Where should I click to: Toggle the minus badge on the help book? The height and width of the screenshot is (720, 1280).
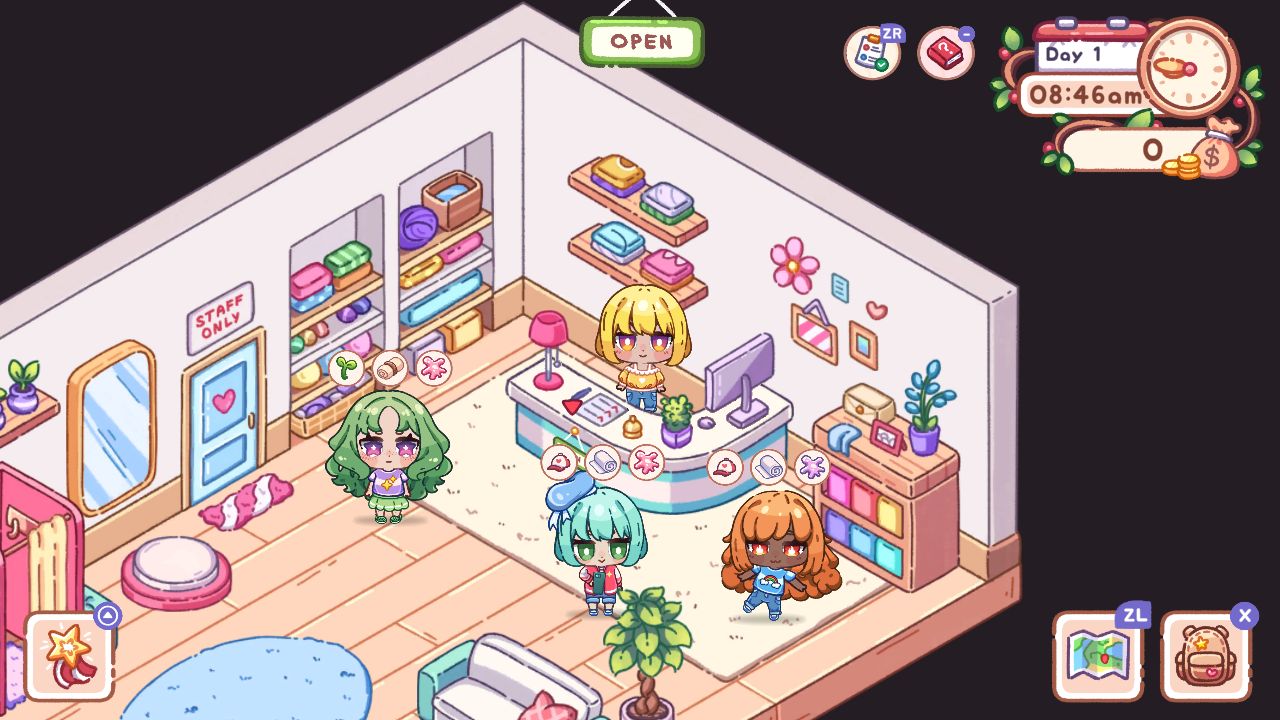(966, 34)
